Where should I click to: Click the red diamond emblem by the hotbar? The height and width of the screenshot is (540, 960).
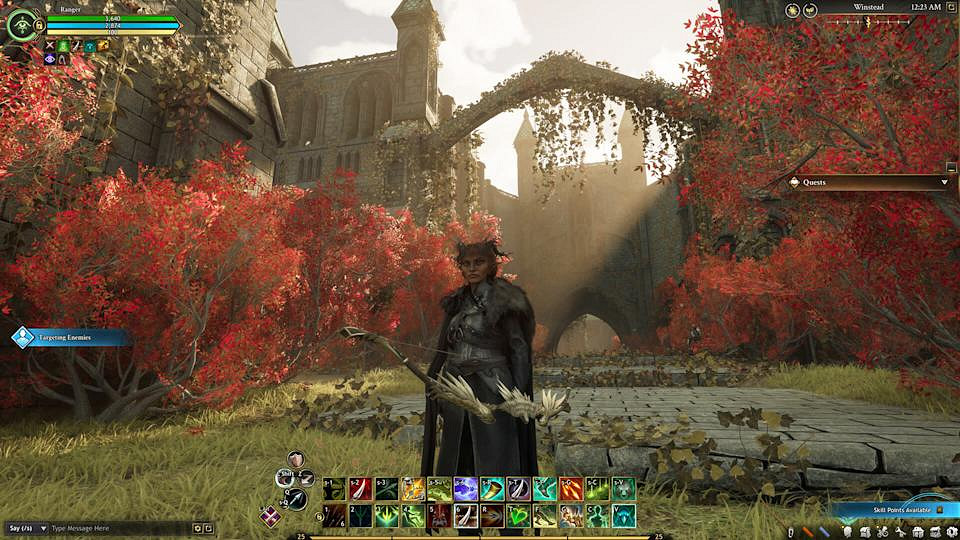coord(270,516)
